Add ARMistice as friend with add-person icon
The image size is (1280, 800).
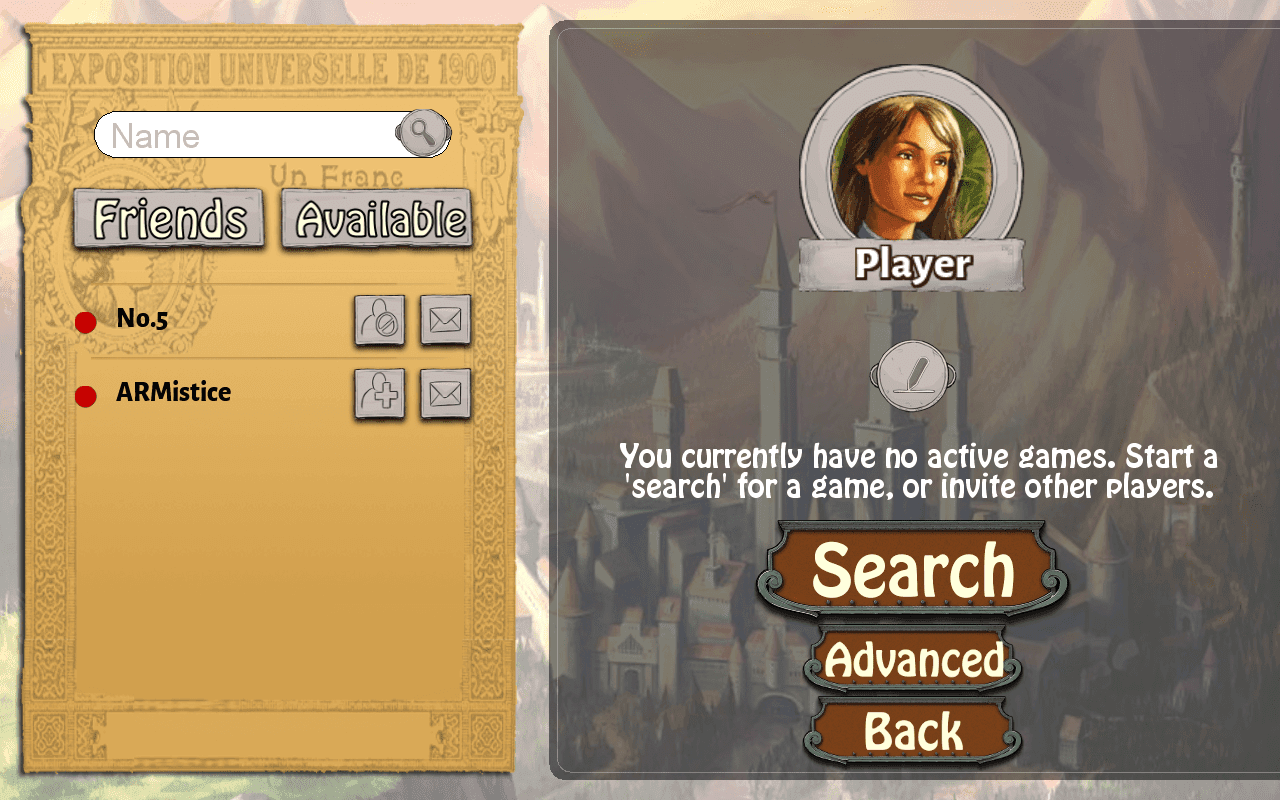tap(381, 395)
